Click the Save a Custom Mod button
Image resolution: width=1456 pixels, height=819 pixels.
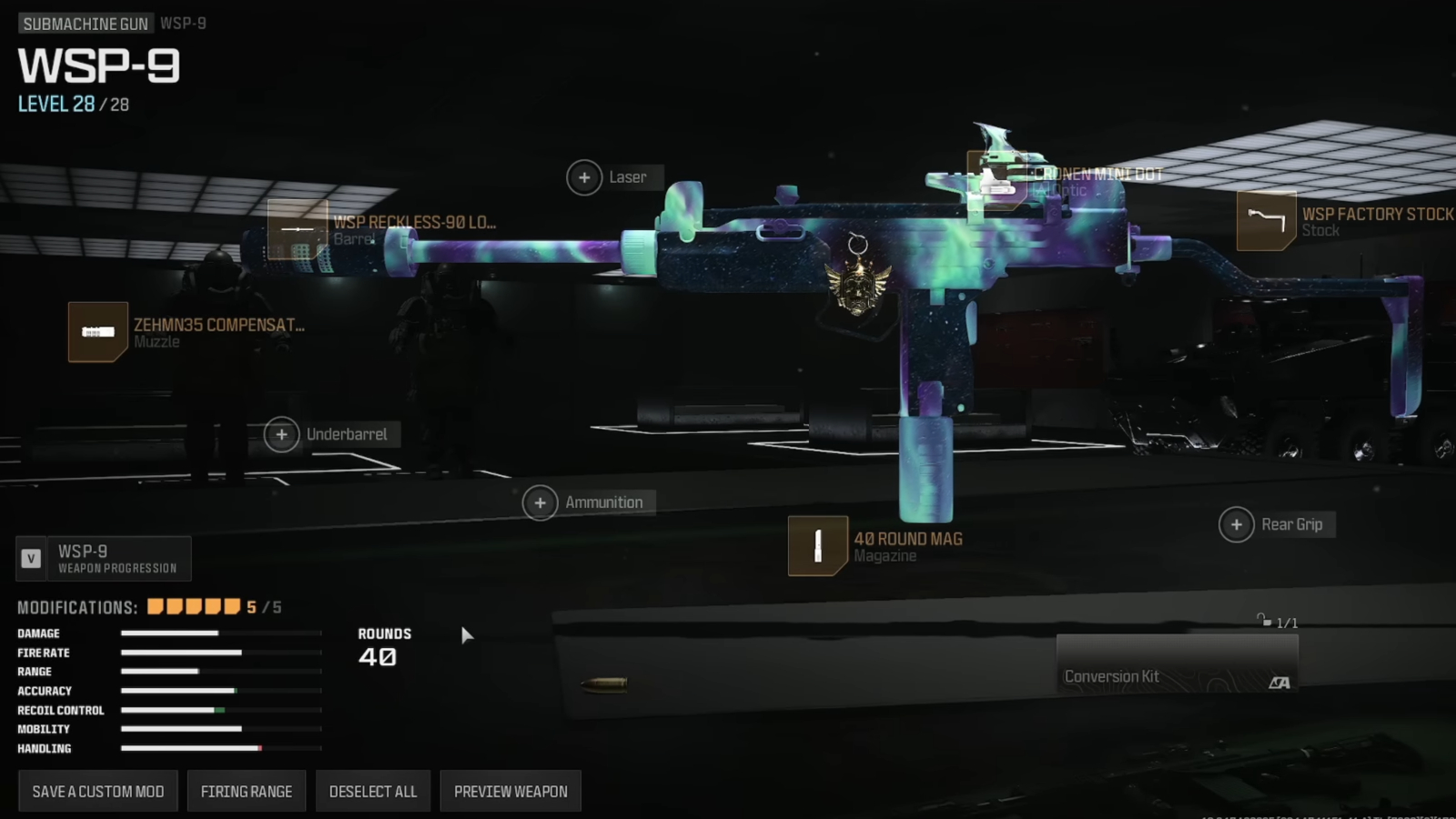click(x=97, y=791)
